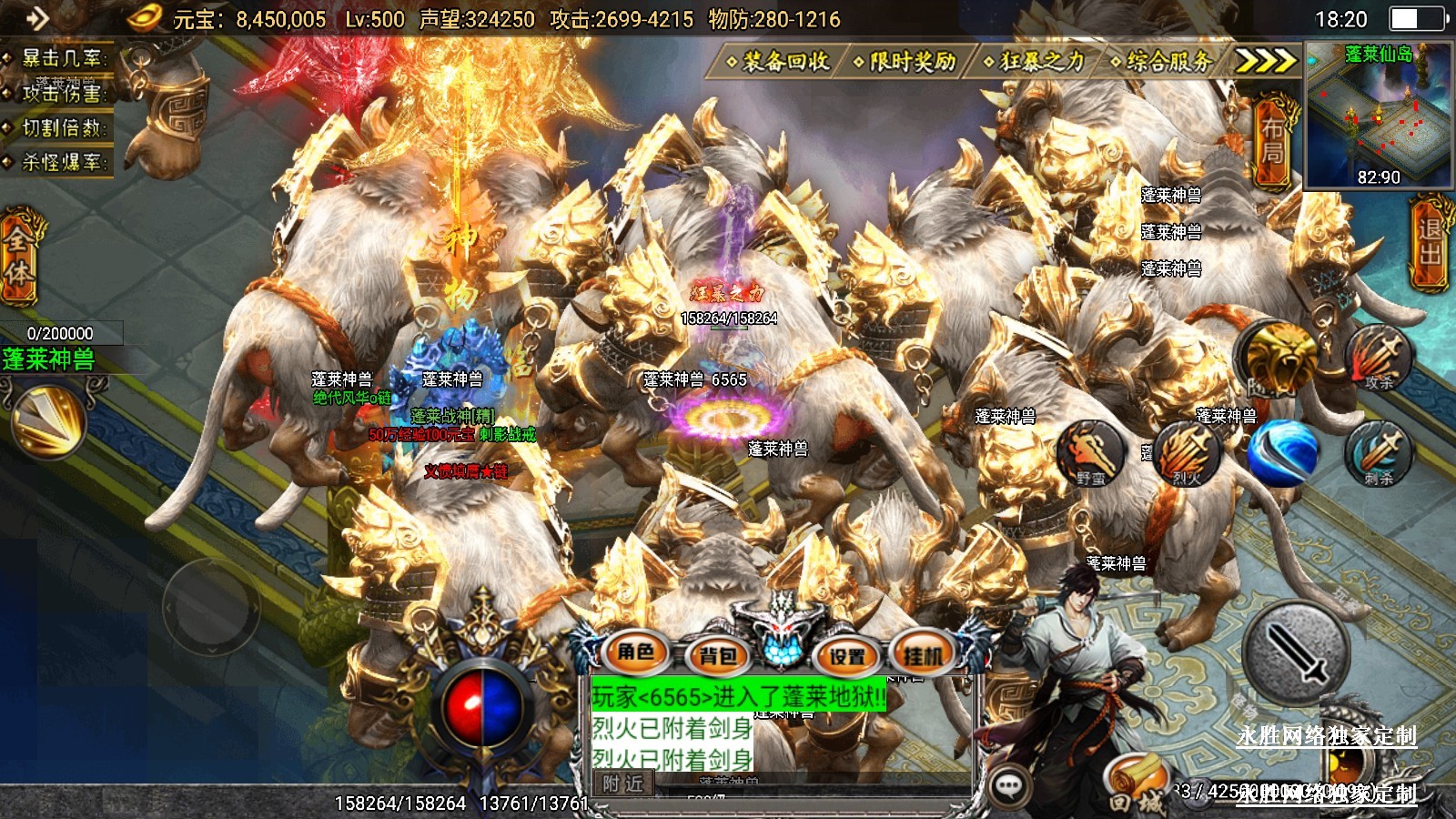Click the 布局 layout button
The image size is (1456, 819).
pos(1271,141)
